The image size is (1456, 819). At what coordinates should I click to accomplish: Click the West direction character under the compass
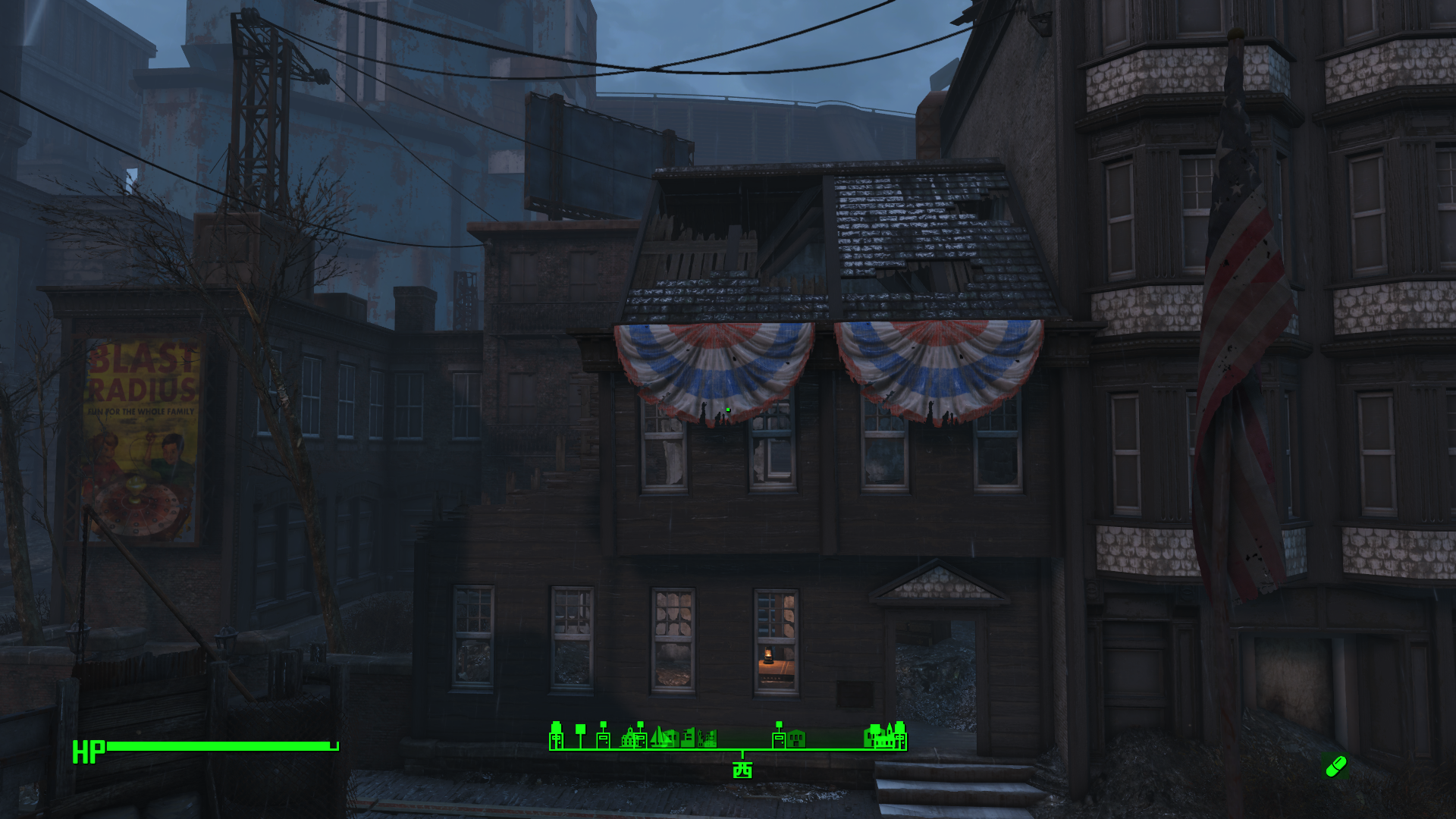tap(742, 770)
